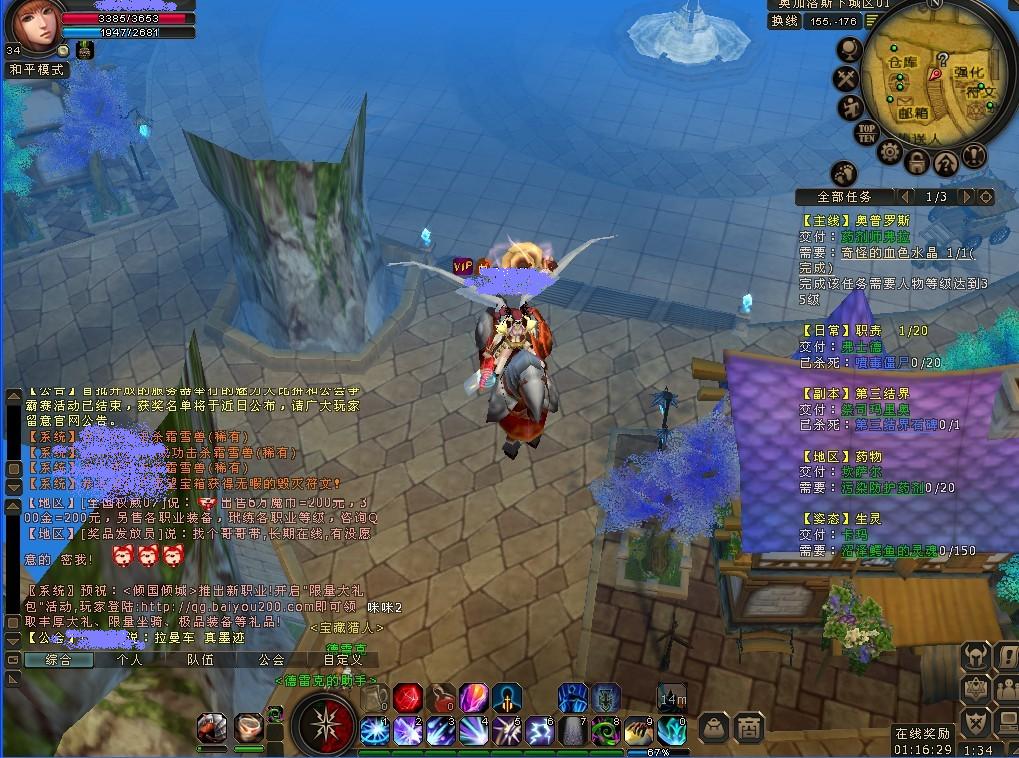The width and height of the screenshot is (1019, 758).
Task: Go to previous quest tracker page
Action: [x=906, y=197]
